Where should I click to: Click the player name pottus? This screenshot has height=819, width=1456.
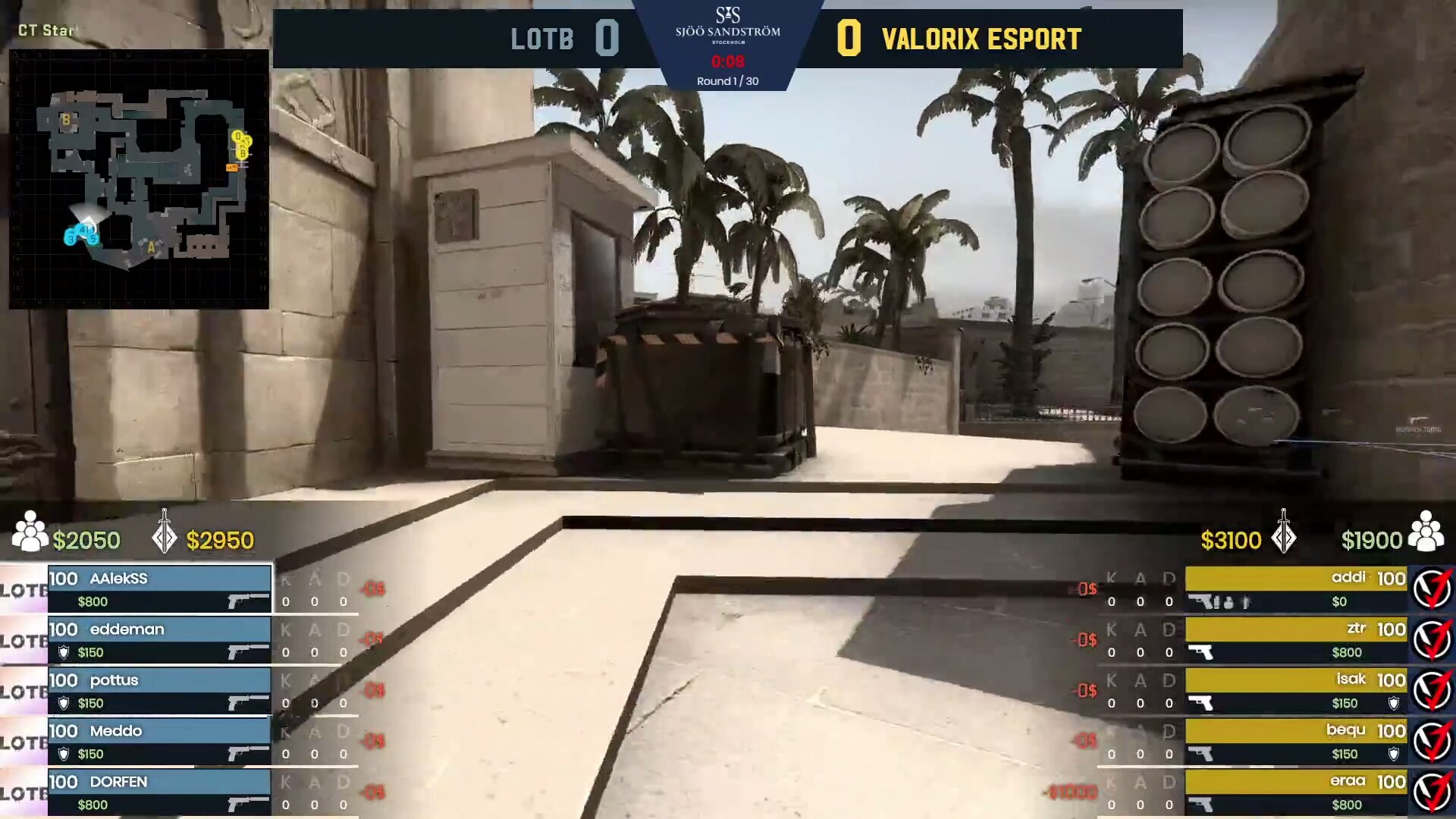[x=115, y=680]
